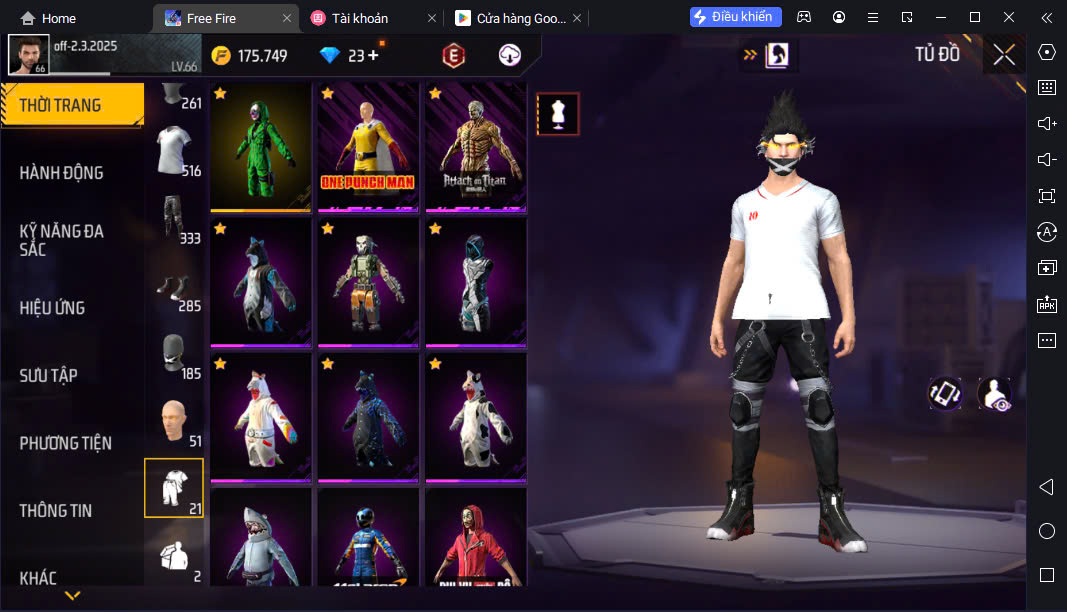
Task: Choose the pants subcategory icon
Action: (174, 220)
